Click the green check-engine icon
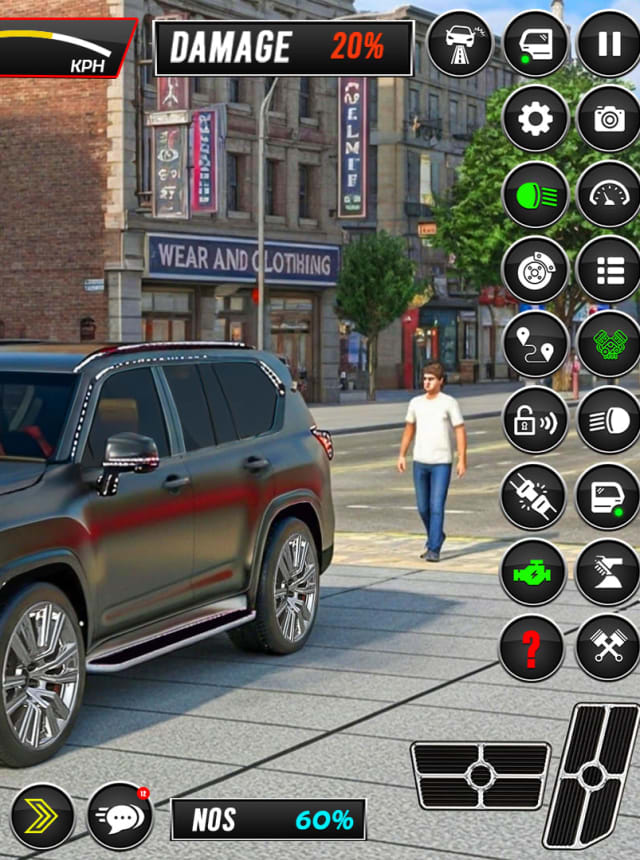 533,572
